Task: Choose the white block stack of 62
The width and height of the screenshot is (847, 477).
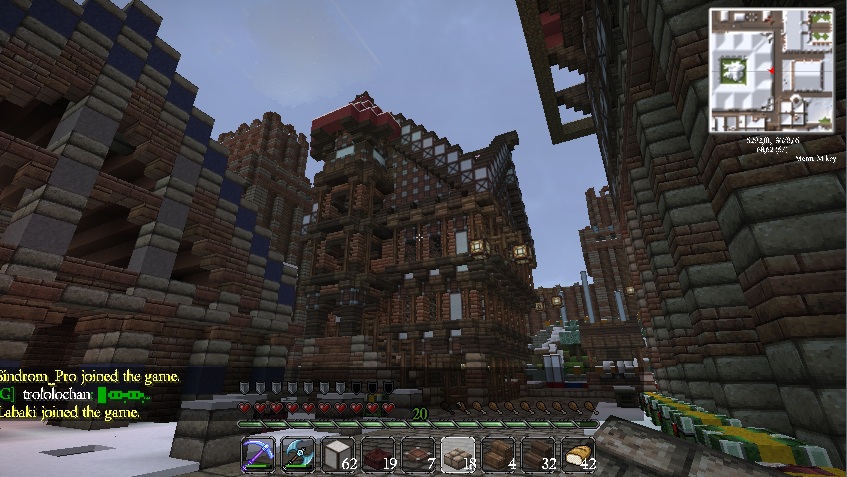Action: pyautogui.click(x=339, y=455)
